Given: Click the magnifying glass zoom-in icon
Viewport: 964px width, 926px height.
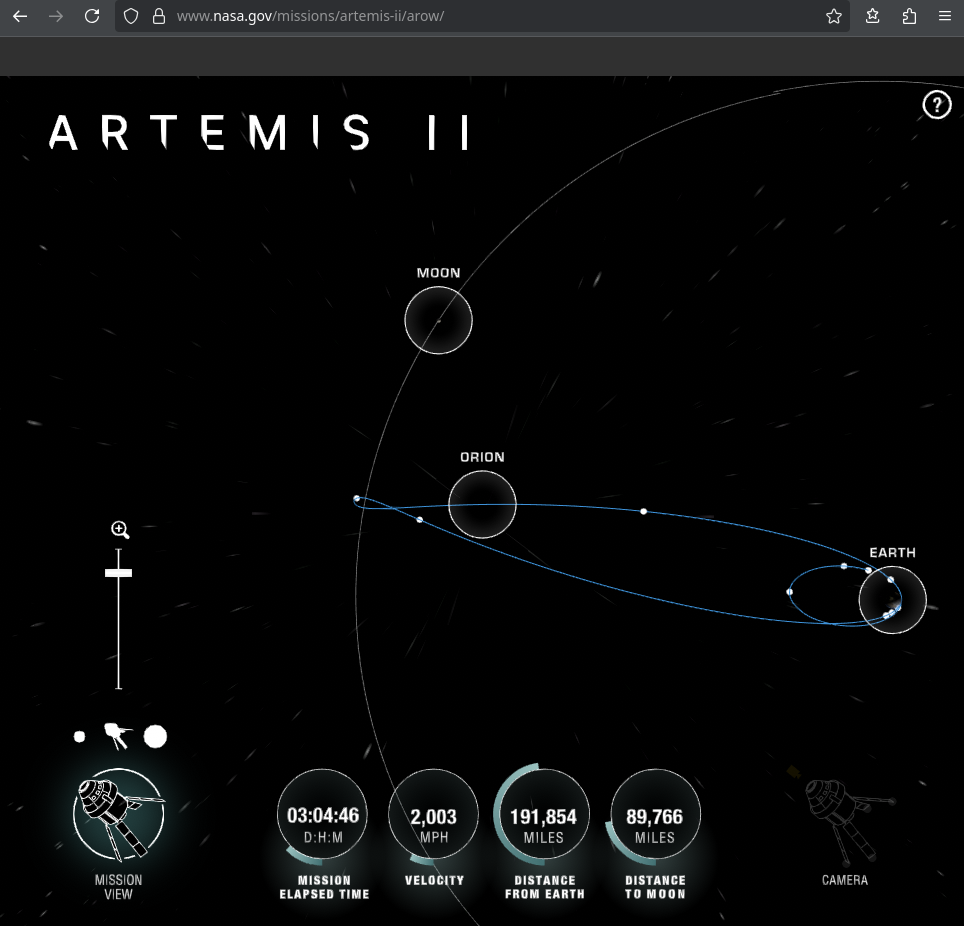Looking at the screenshot, I should [x=120, y=530].
